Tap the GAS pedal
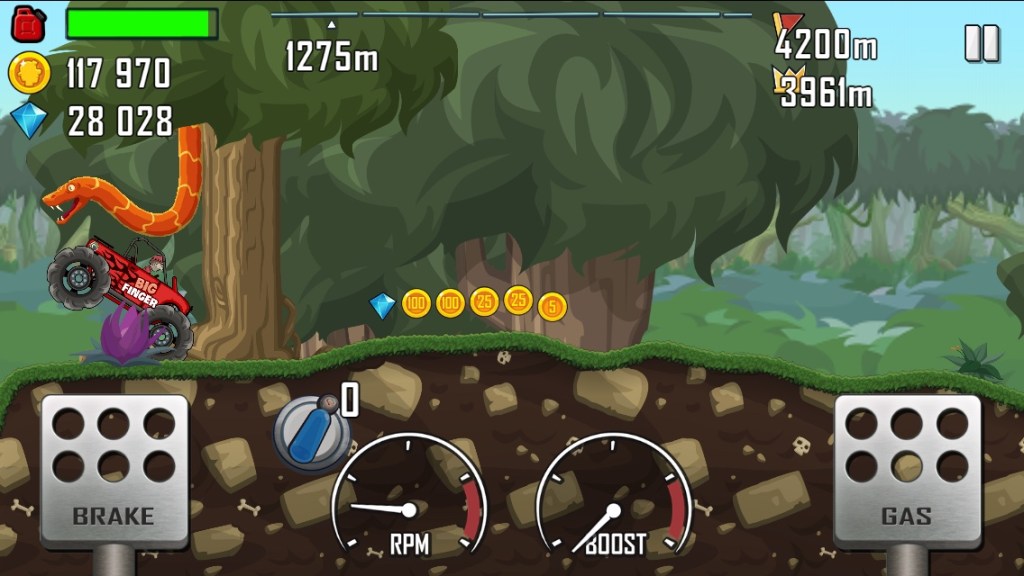This screenshot has height=576, width=1024. pos(907,471)
